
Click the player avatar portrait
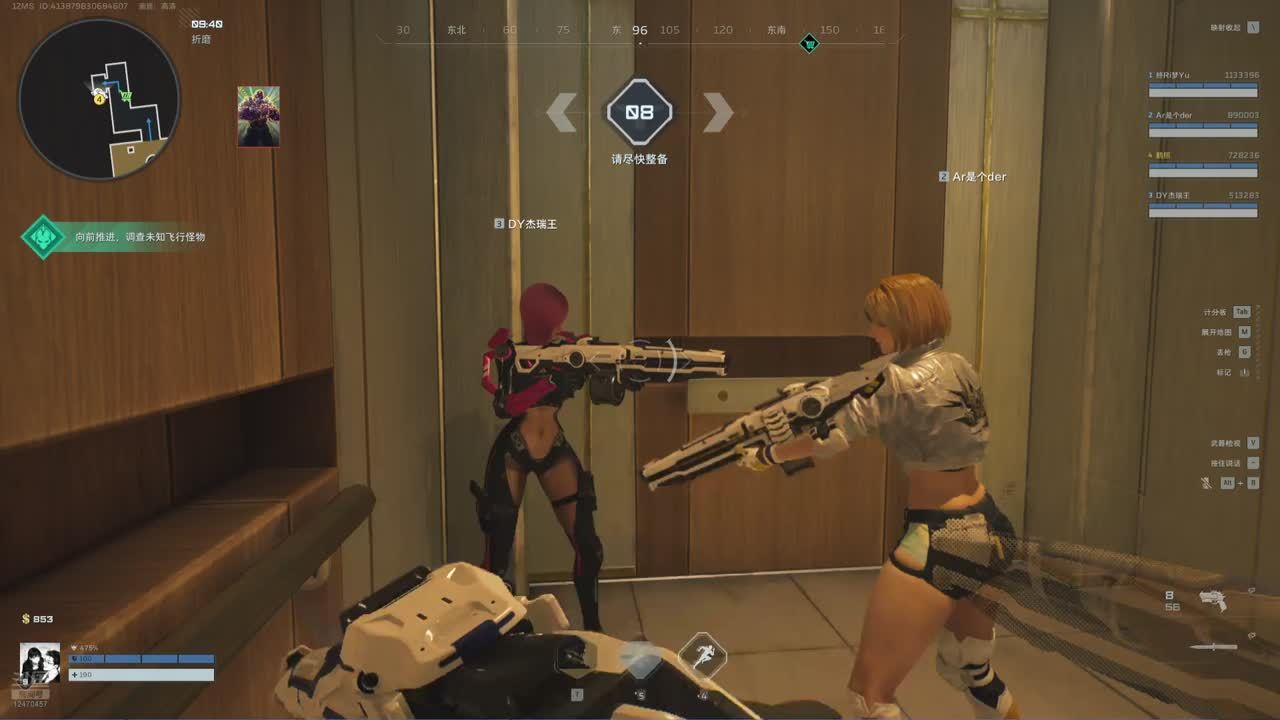[x=40, y=663]
